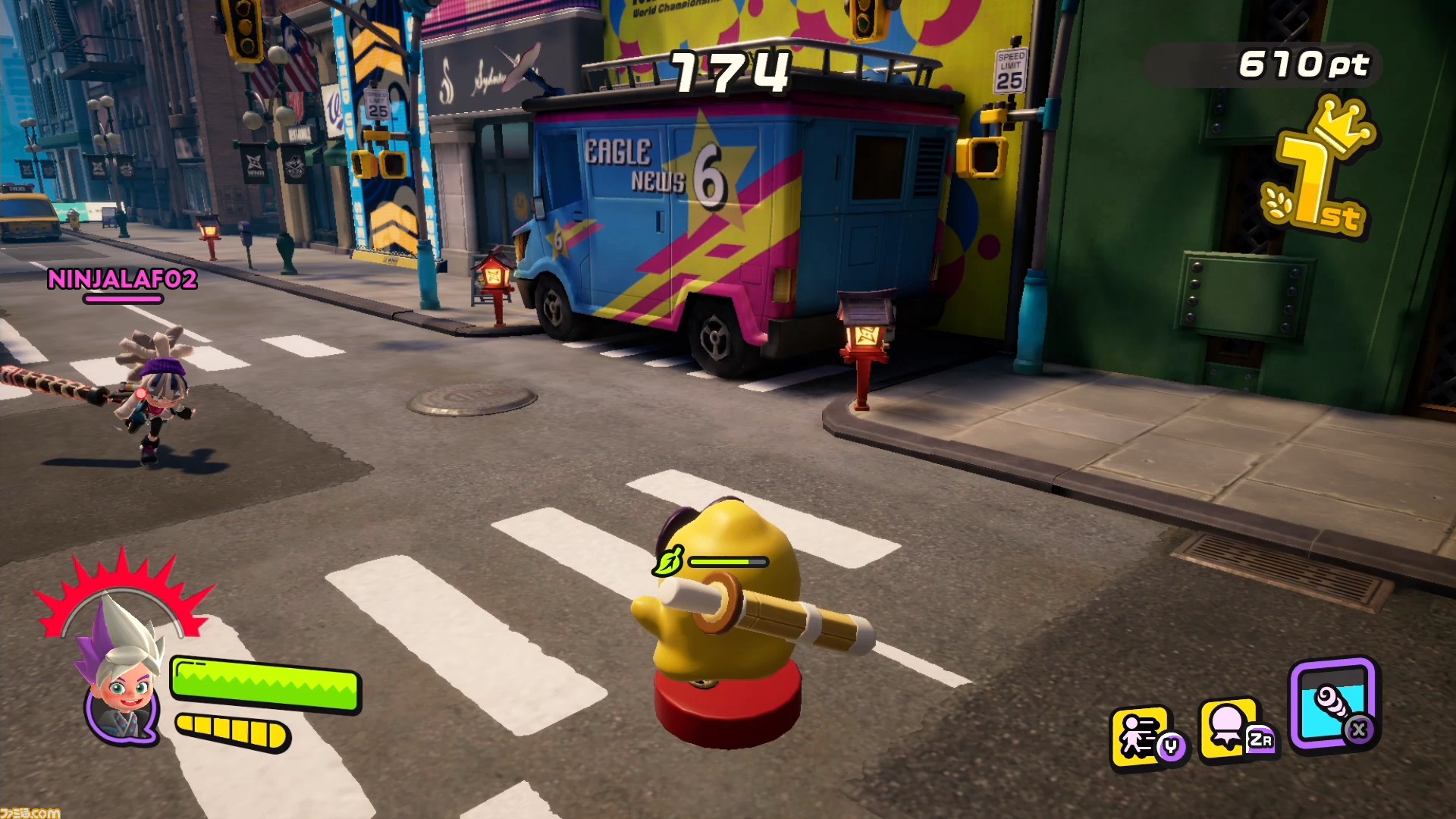Trigger the special scroll ability icon
This screenshot has height=819, width=1456.
click(1334, 704)
